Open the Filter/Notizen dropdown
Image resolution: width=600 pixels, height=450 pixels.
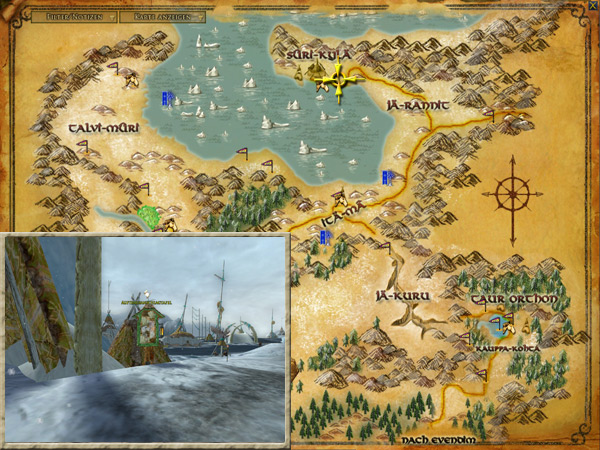(71, 16)
